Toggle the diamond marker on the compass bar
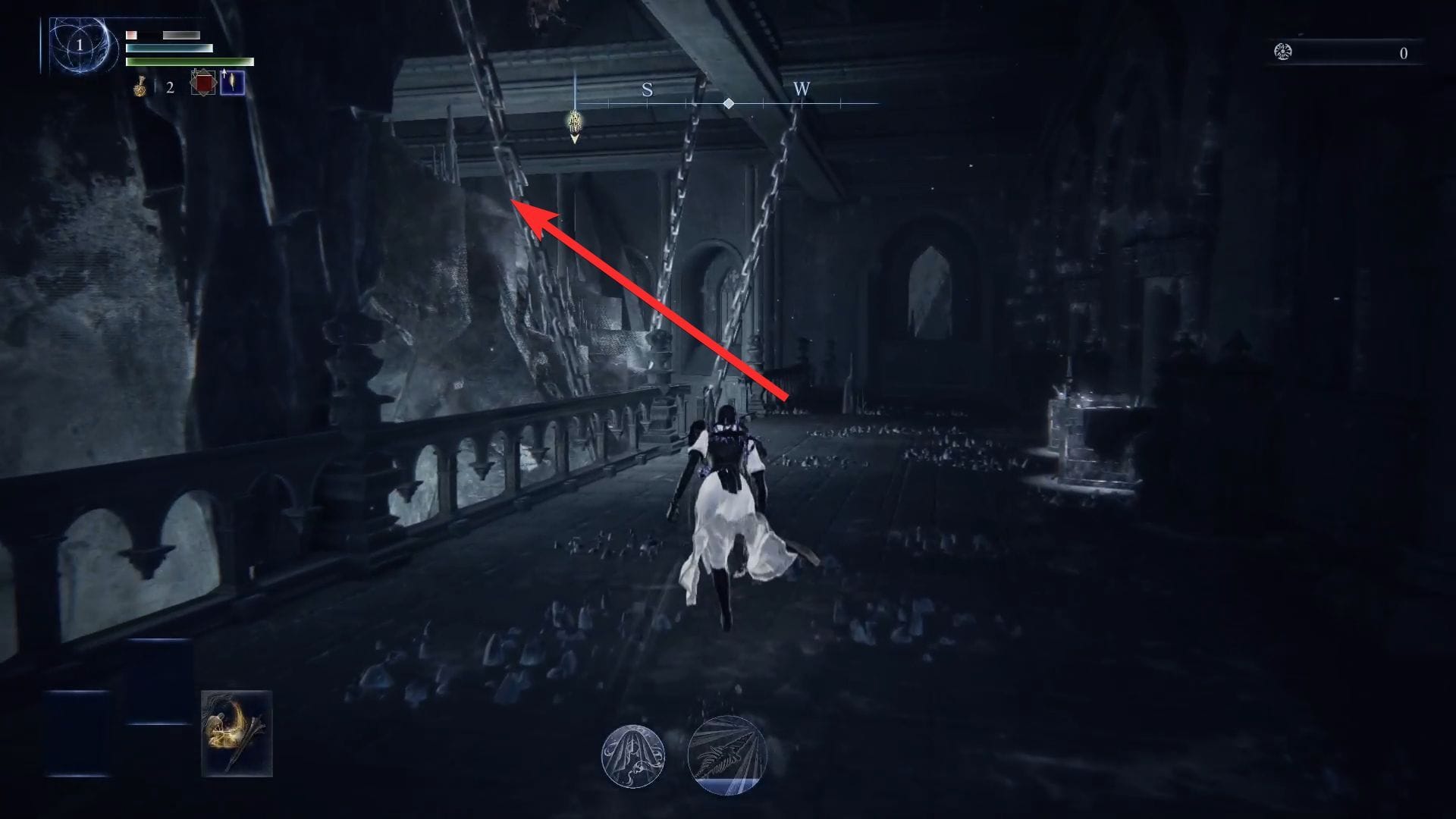 click(x=730, y=103)
